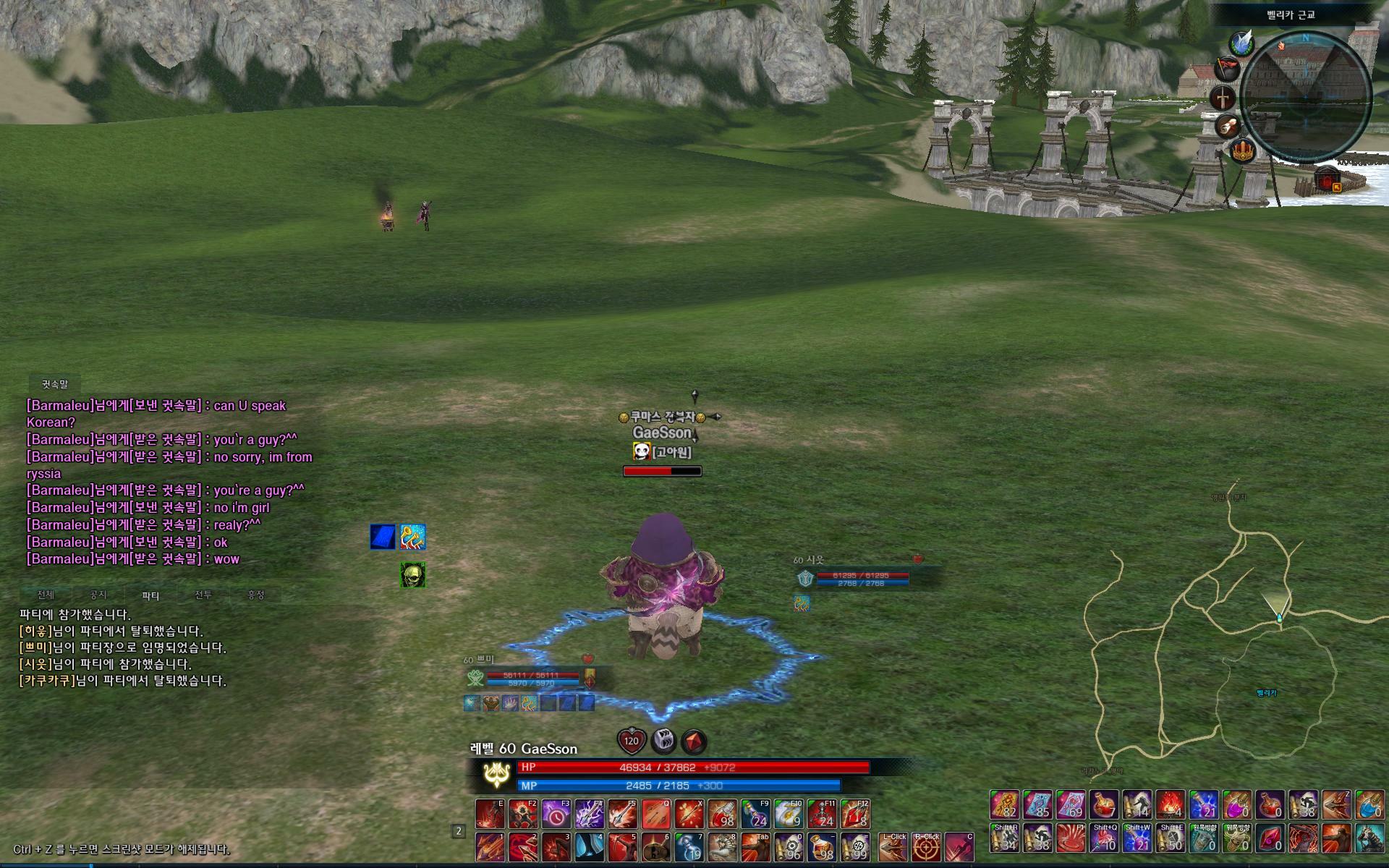Open the red shop icon under minimap
This screenshot has width=1389, height=868.
coord(1327,178)
